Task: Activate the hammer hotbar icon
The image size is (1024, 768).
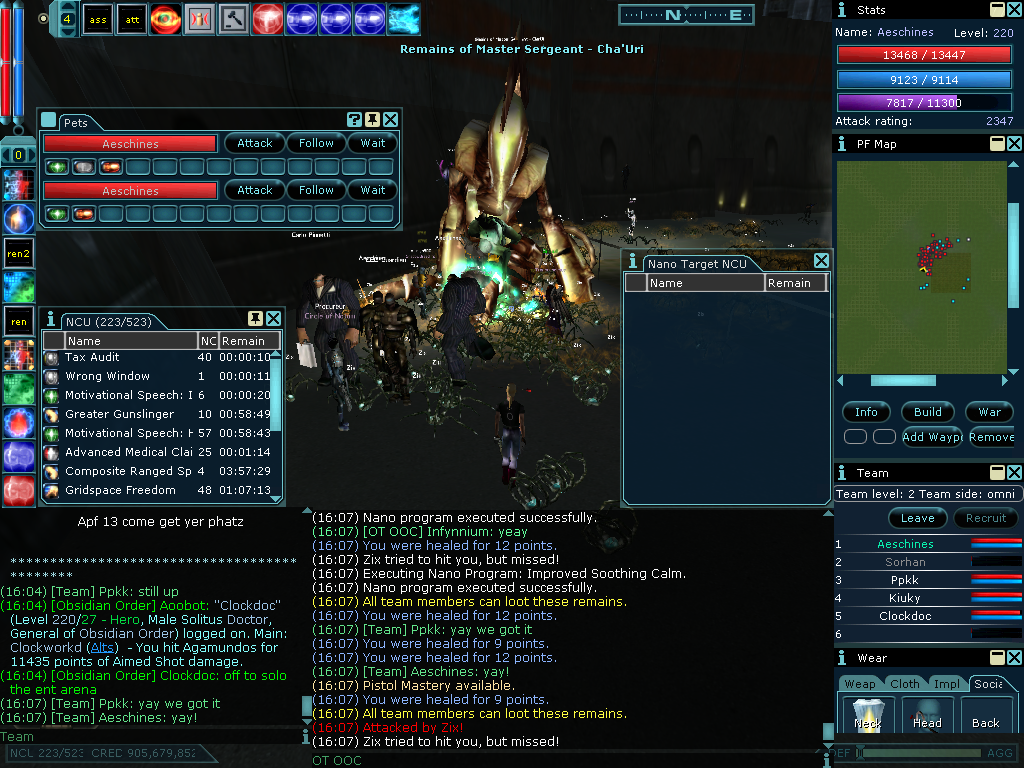Action: point(233,19)
